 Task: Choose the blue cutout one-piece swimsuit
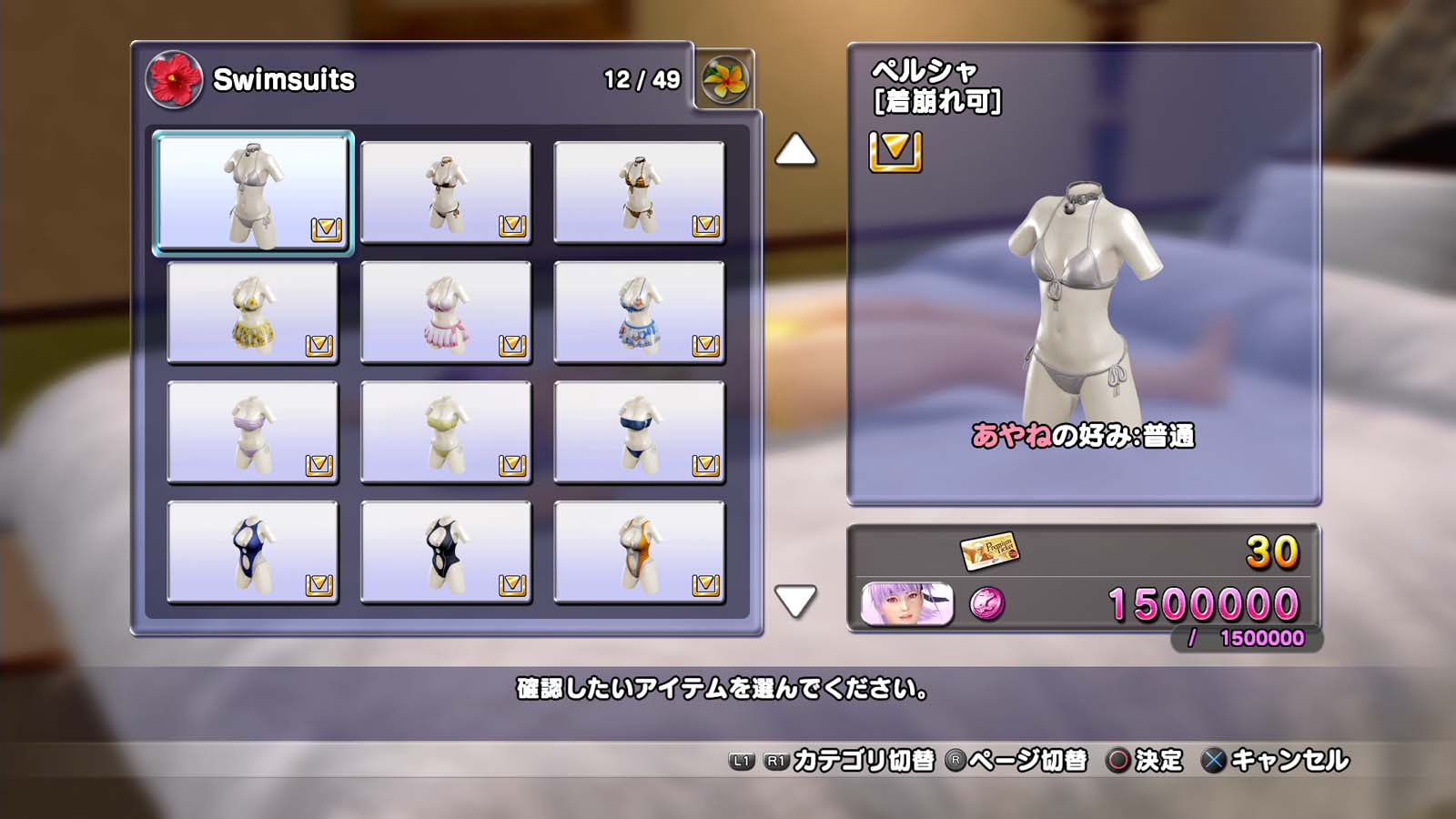(253, 553)
